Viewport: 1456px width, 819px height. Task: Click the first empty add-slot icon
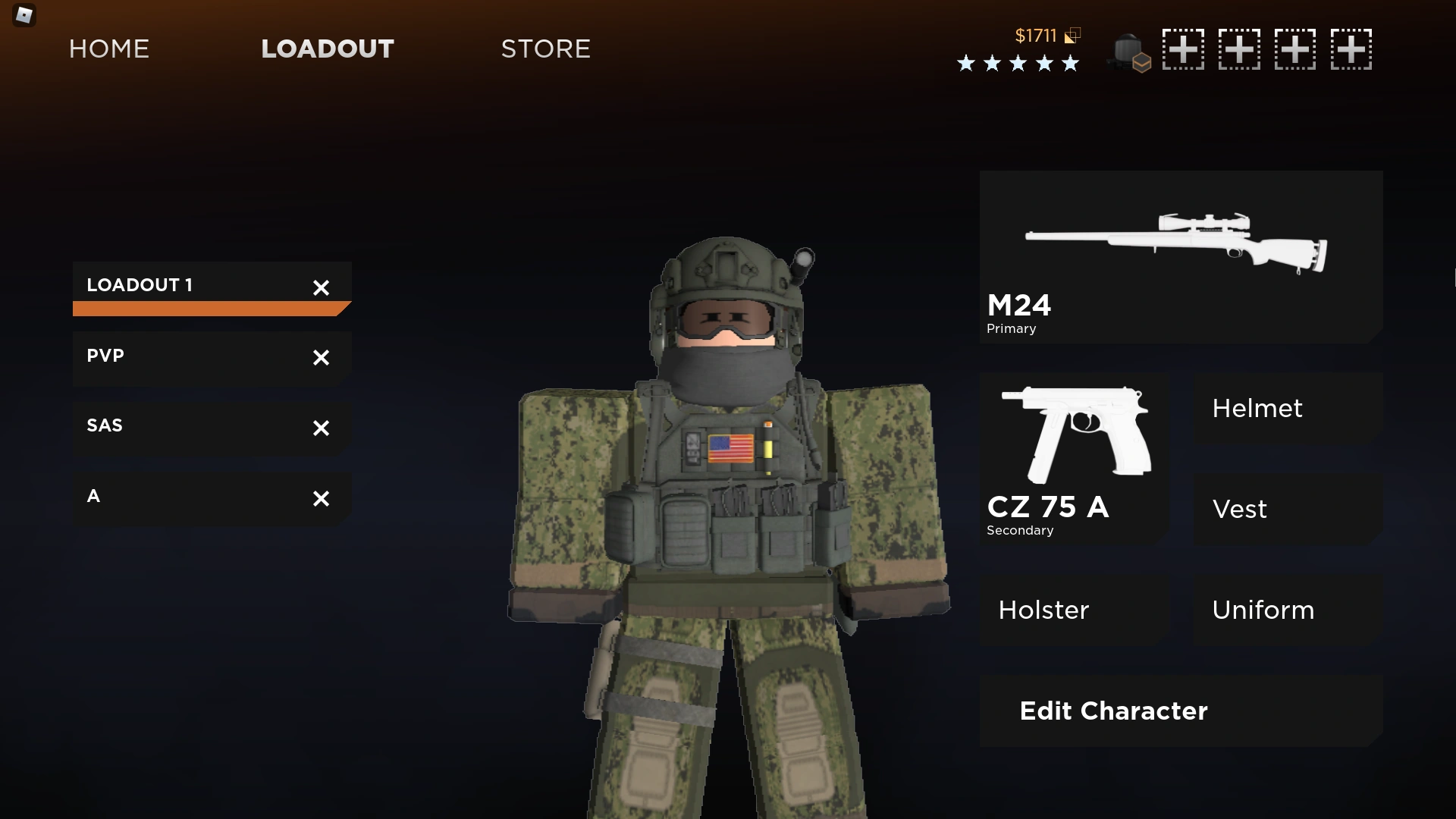pyautogui.click(x=1184, y=49)
